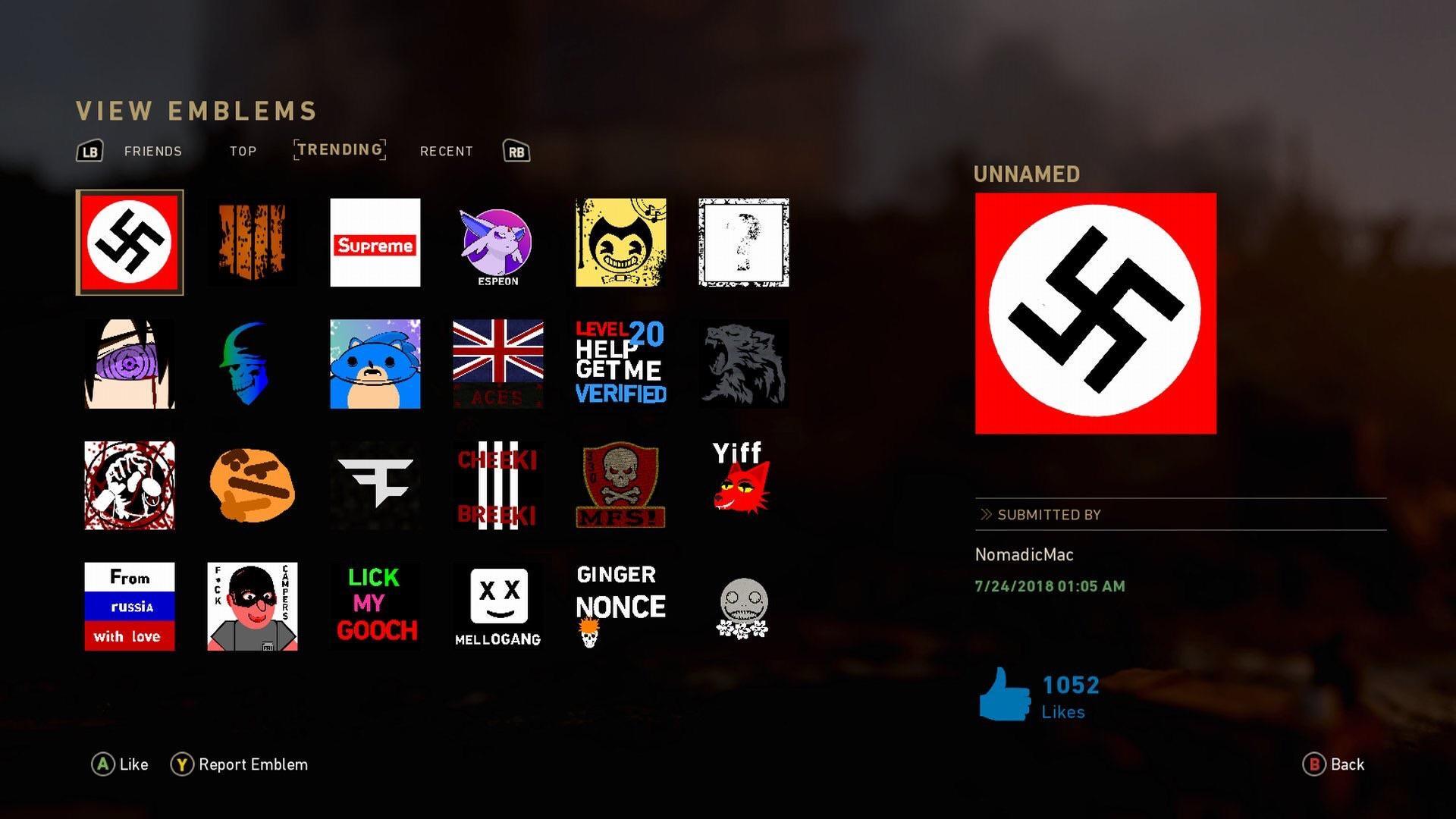Image resolution: width=1456 pixels, height=819 pixels.
Task: Switch to the Friends tab
Action: [152, 151]
